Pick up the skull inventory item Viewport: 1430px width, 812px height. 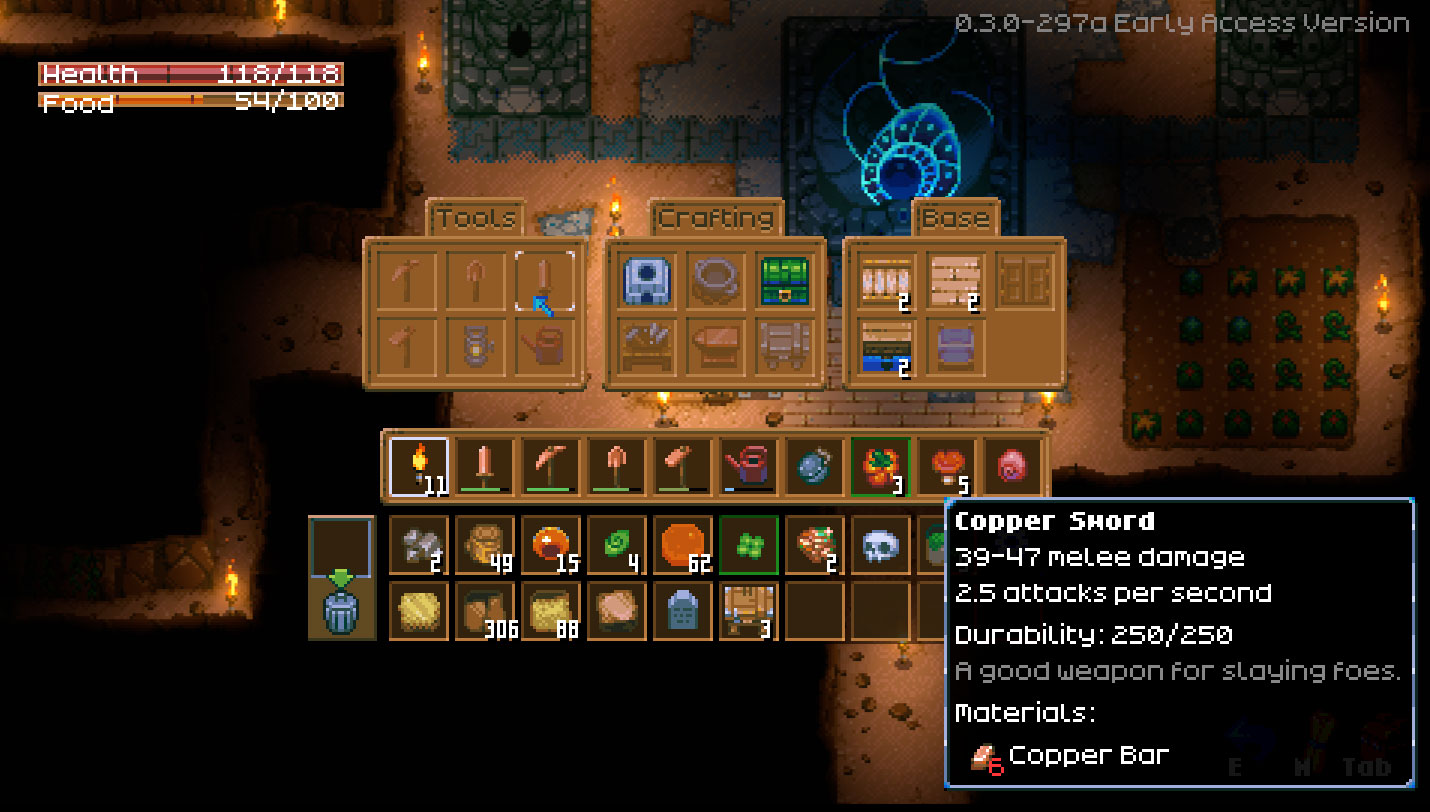881,546
